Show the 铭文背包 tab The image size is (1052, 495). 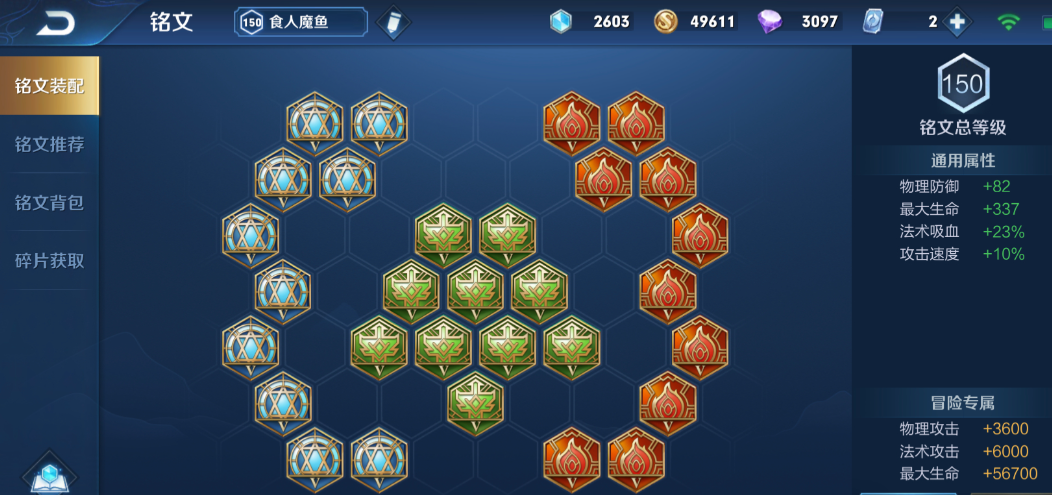[x=50, y=203]
